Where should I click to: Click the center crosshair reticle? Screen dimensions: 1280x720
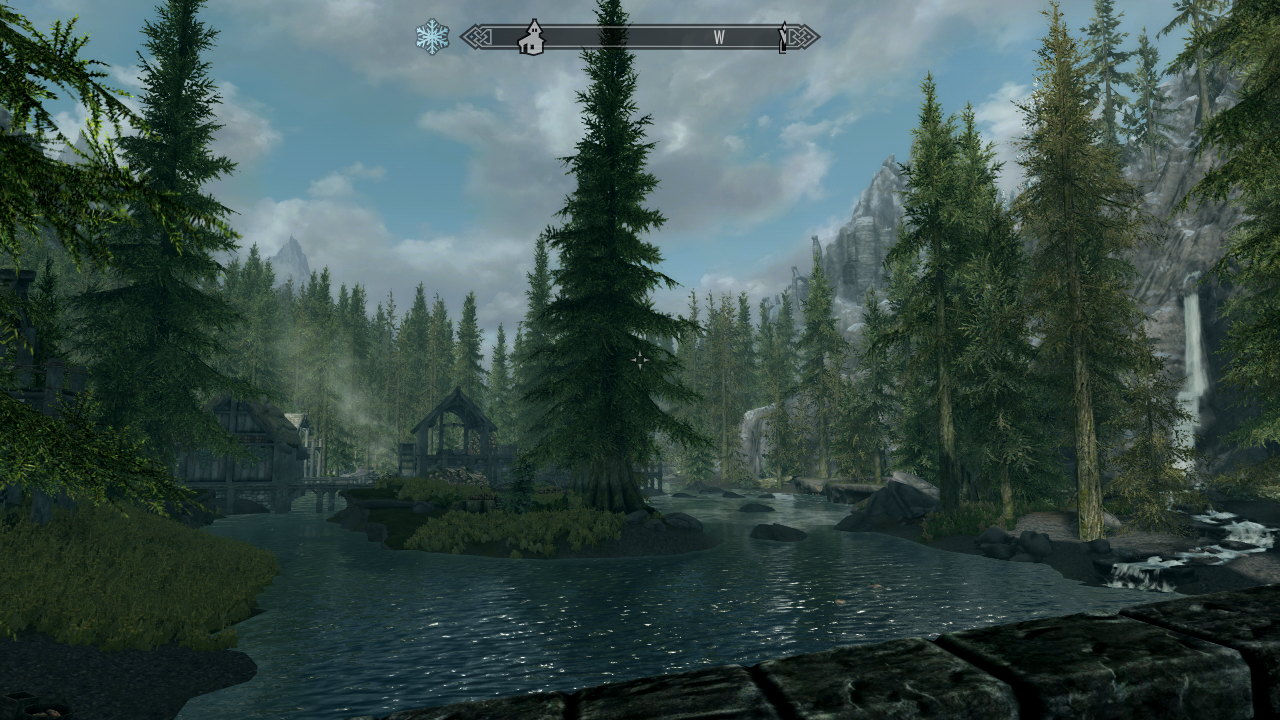639,360
